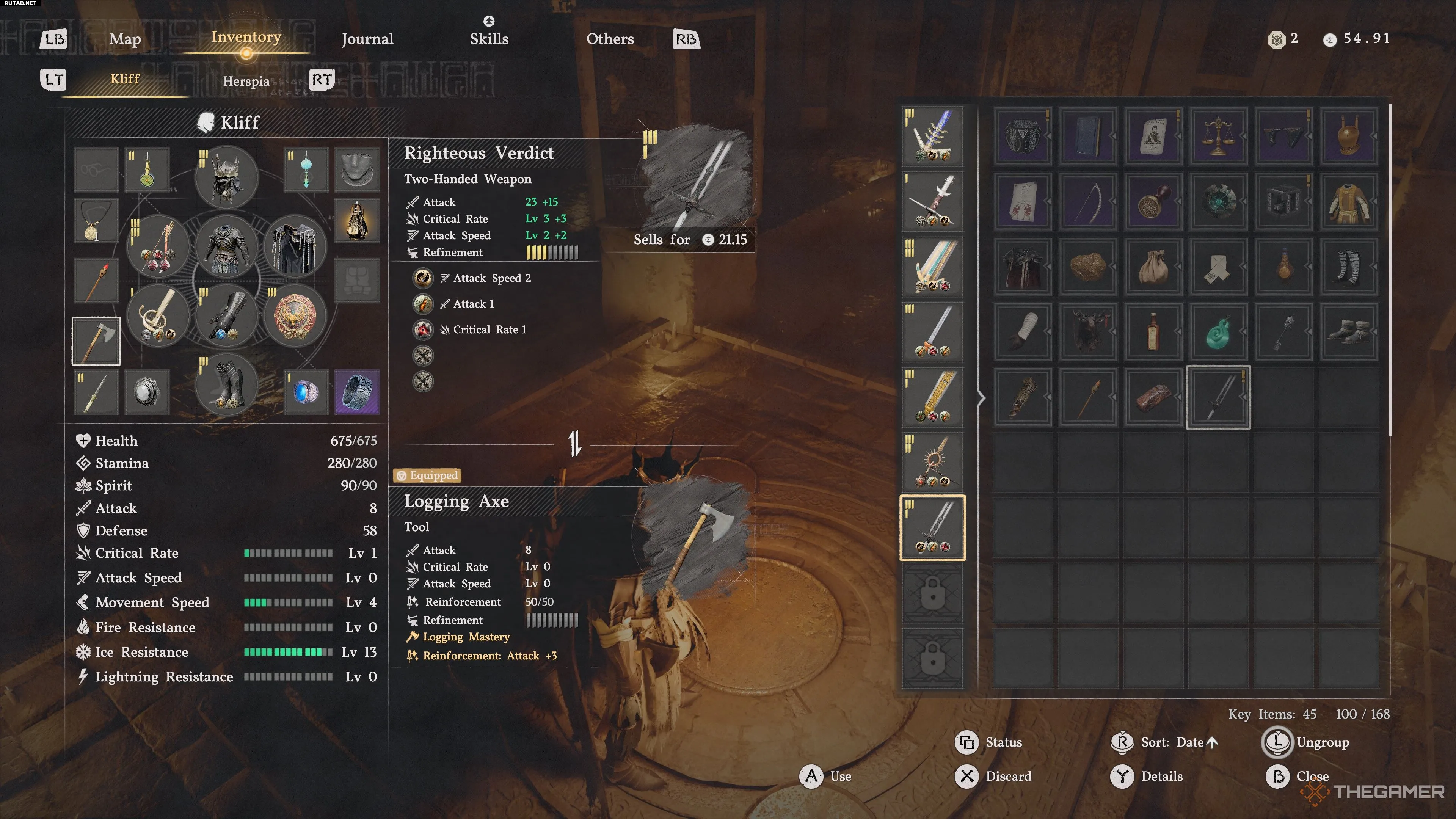Open the Others tab

tap(610, 39)
